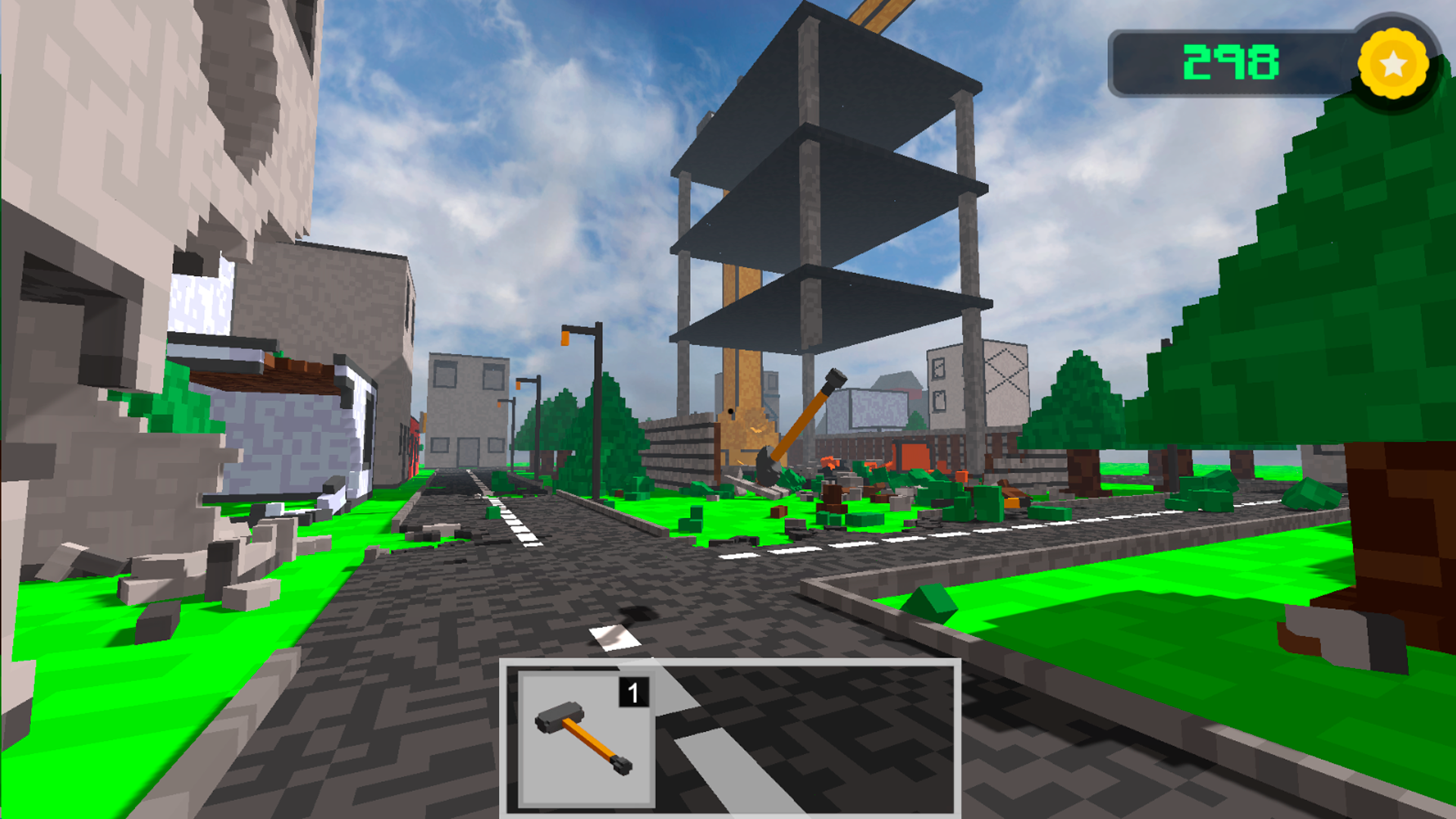Viewport: 1456px width, 819px height.
Task: Select the gray two-story building with windows
Action: [x=470, y=409]
